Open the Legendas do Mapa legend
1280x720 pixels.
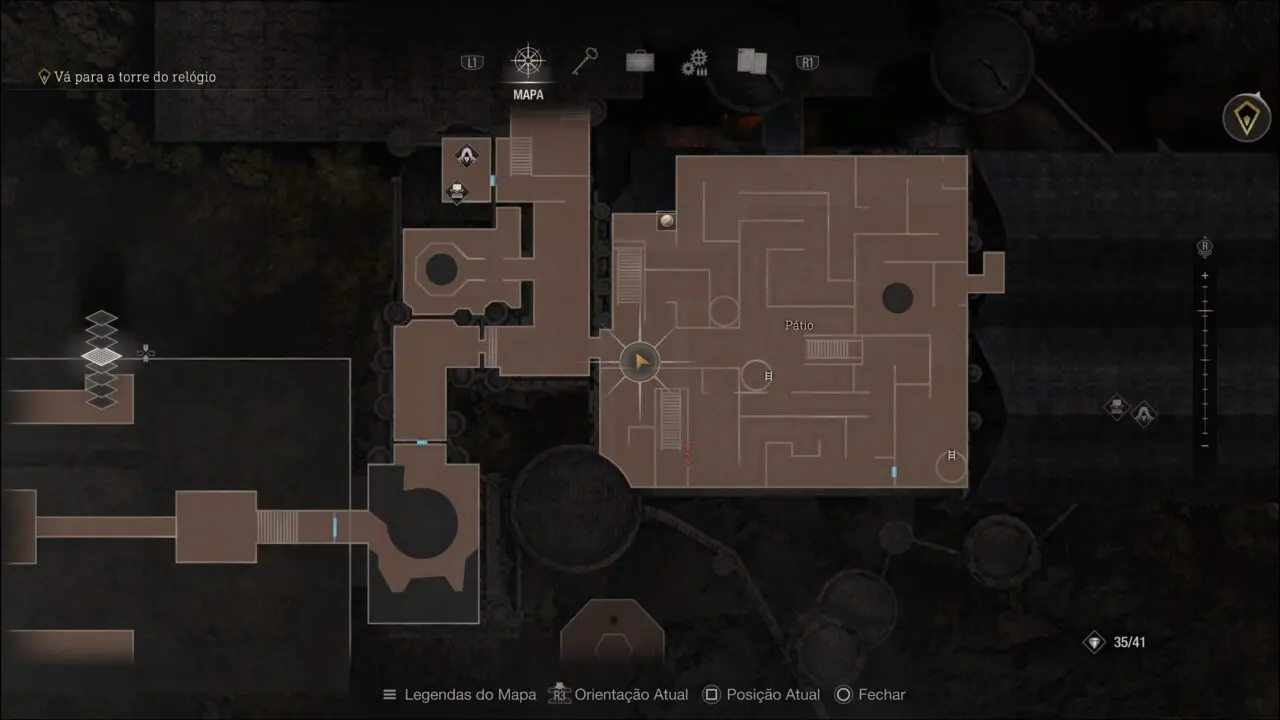coord(460,695)
